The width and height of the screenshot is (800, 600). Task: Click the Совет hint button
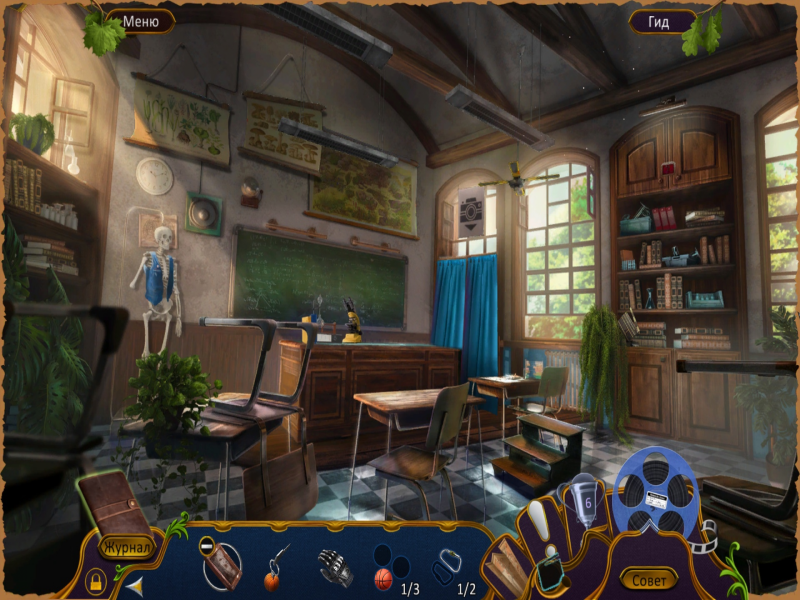click(x=648, y=578)
